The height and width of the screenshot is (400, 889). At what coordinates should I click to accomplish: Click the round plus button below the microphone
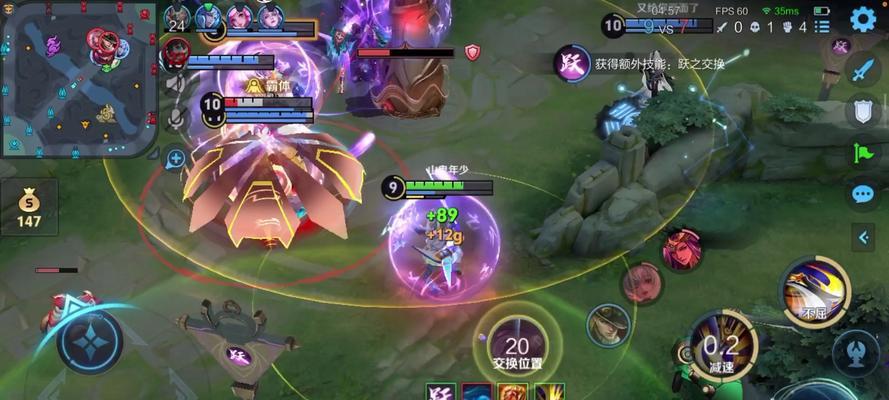click(176, 157)
